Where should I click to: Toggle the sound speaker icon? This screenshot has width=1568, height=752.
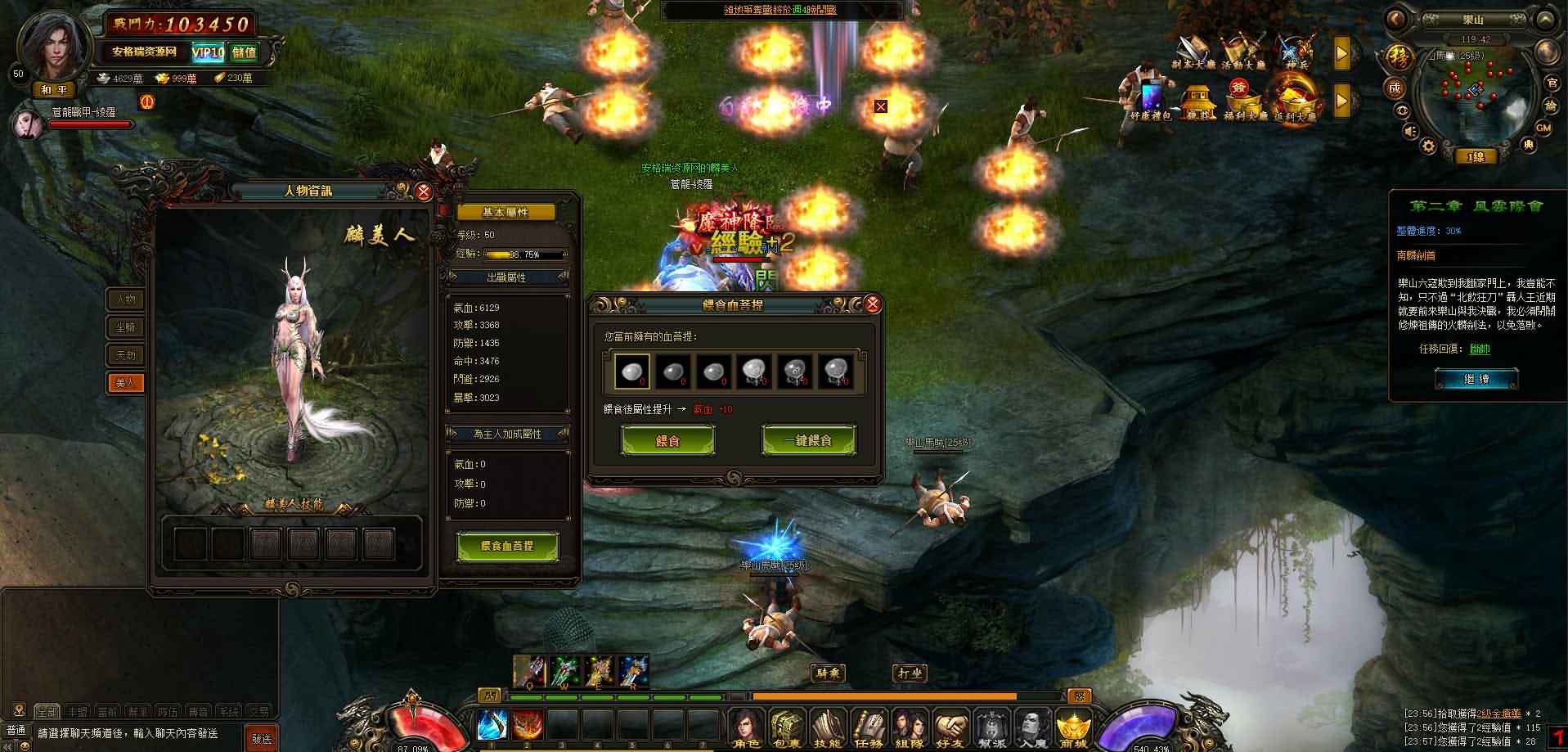(x=1410, y=132)
